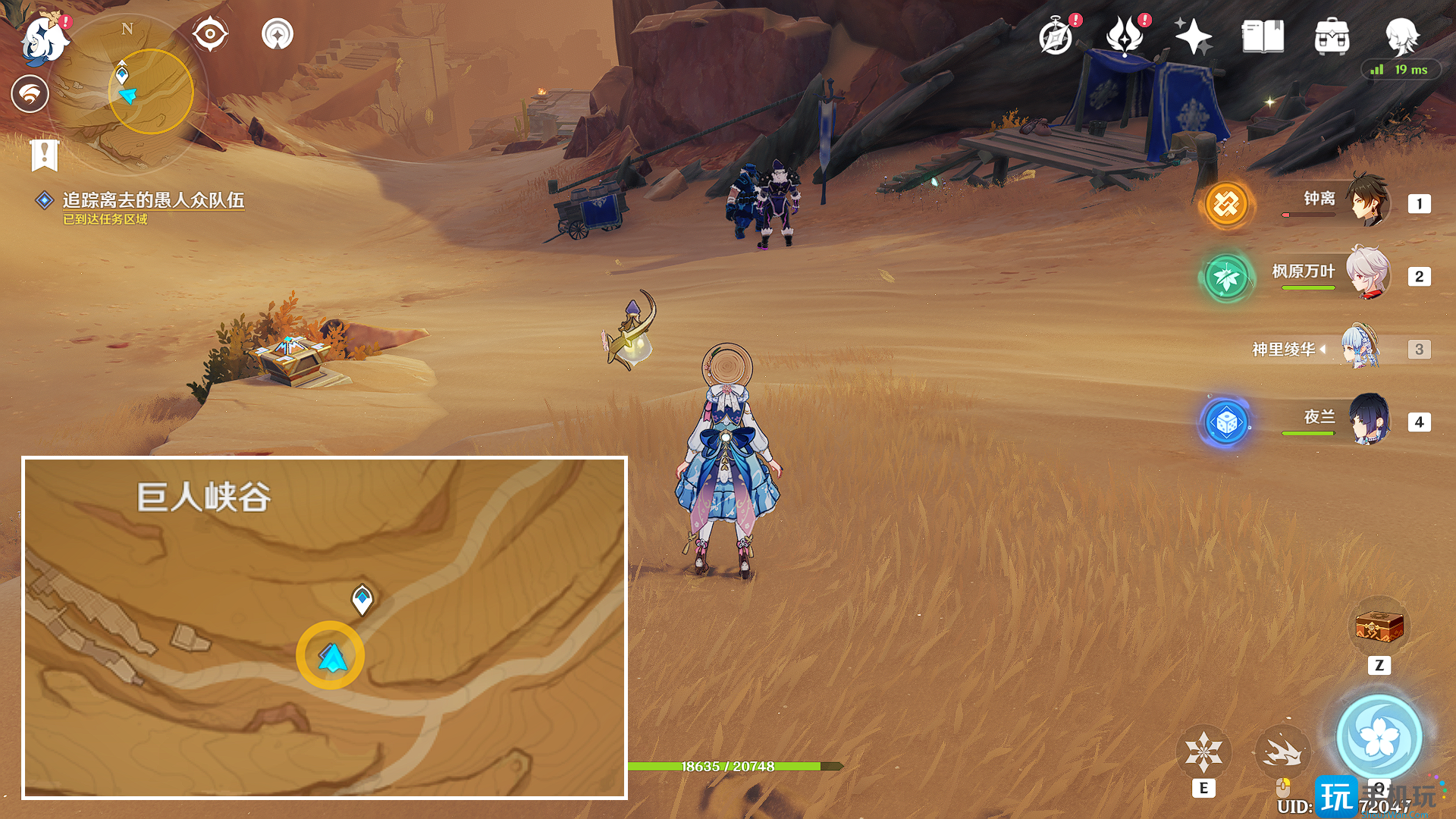Screen dimensions: 1456x819
Task: Open the wish star icon
Action: click(1193, 36)
